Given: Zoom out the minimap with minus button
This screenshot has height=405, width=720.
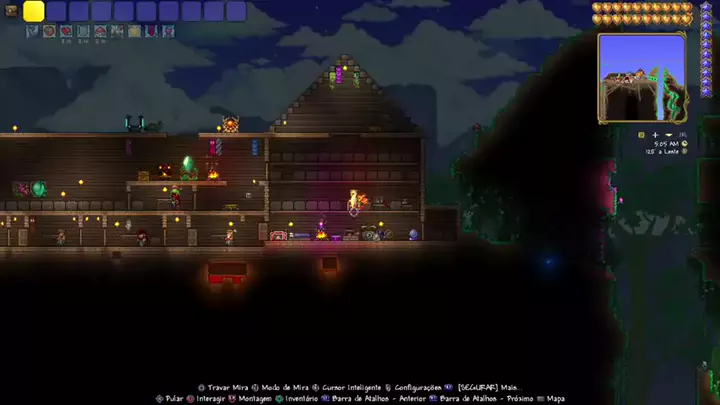Looking at the screenshot, I should click(668, 134).
